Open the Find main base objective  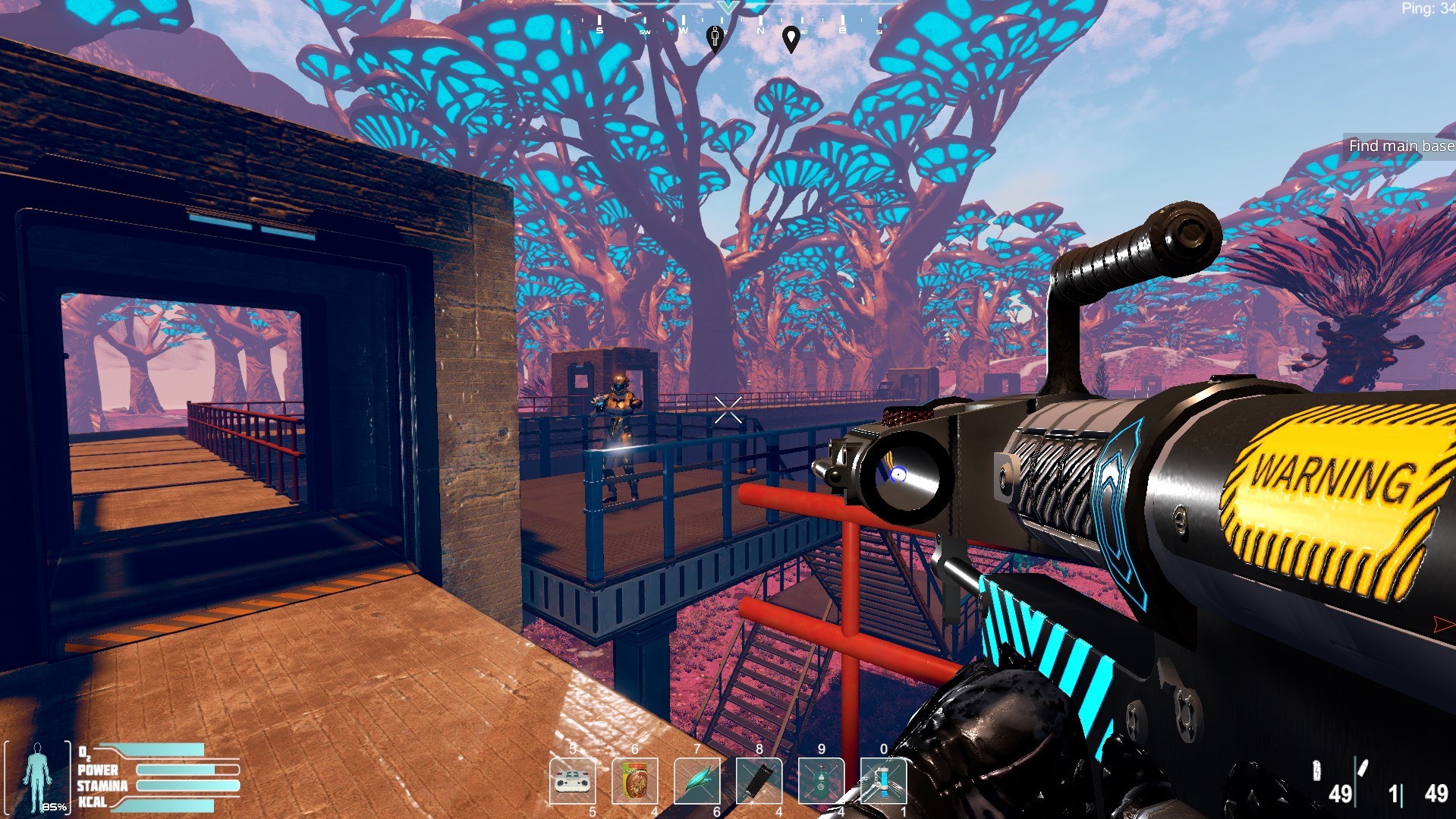[x=1401, y=146]
